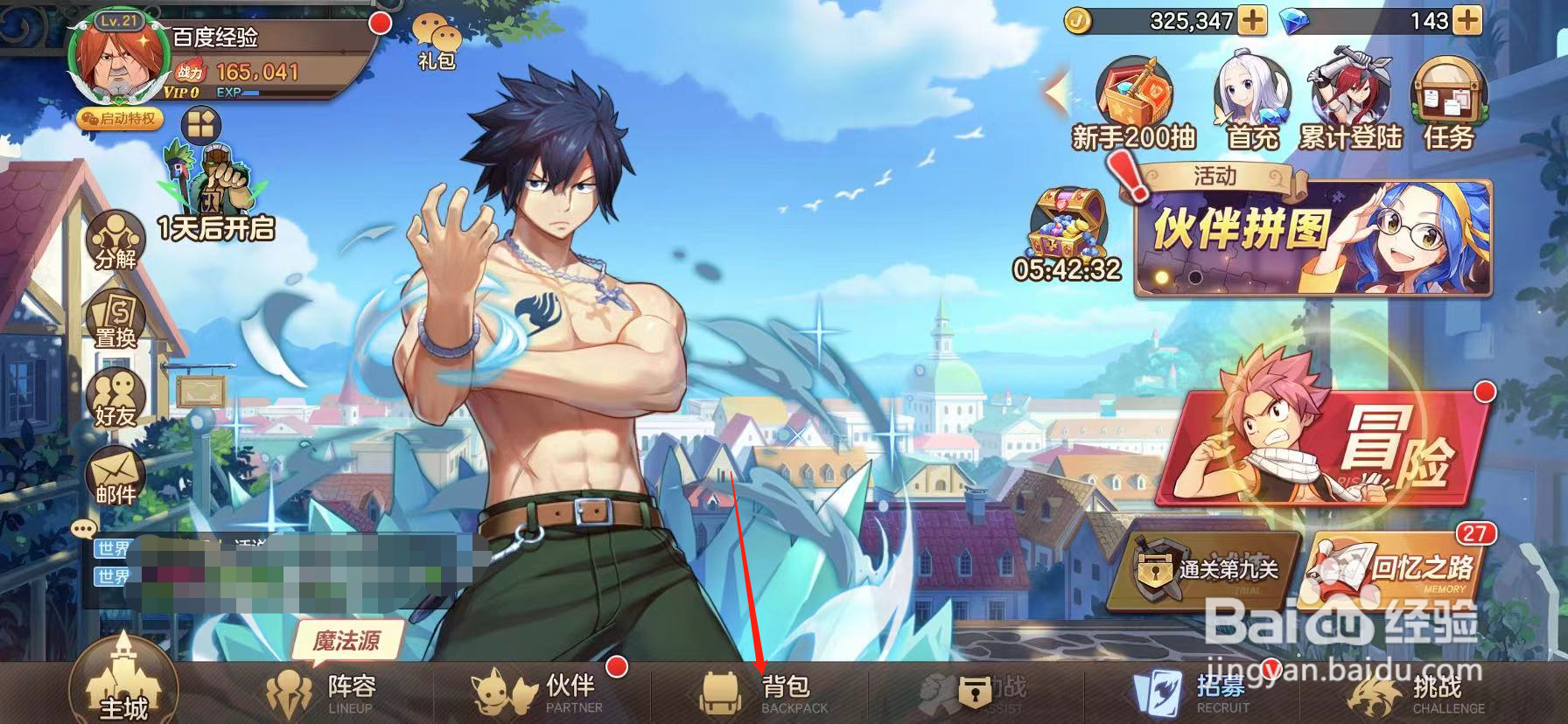Select the 主城 main city button
Screen dimensions: 1568x724
[x=123, y=686]
